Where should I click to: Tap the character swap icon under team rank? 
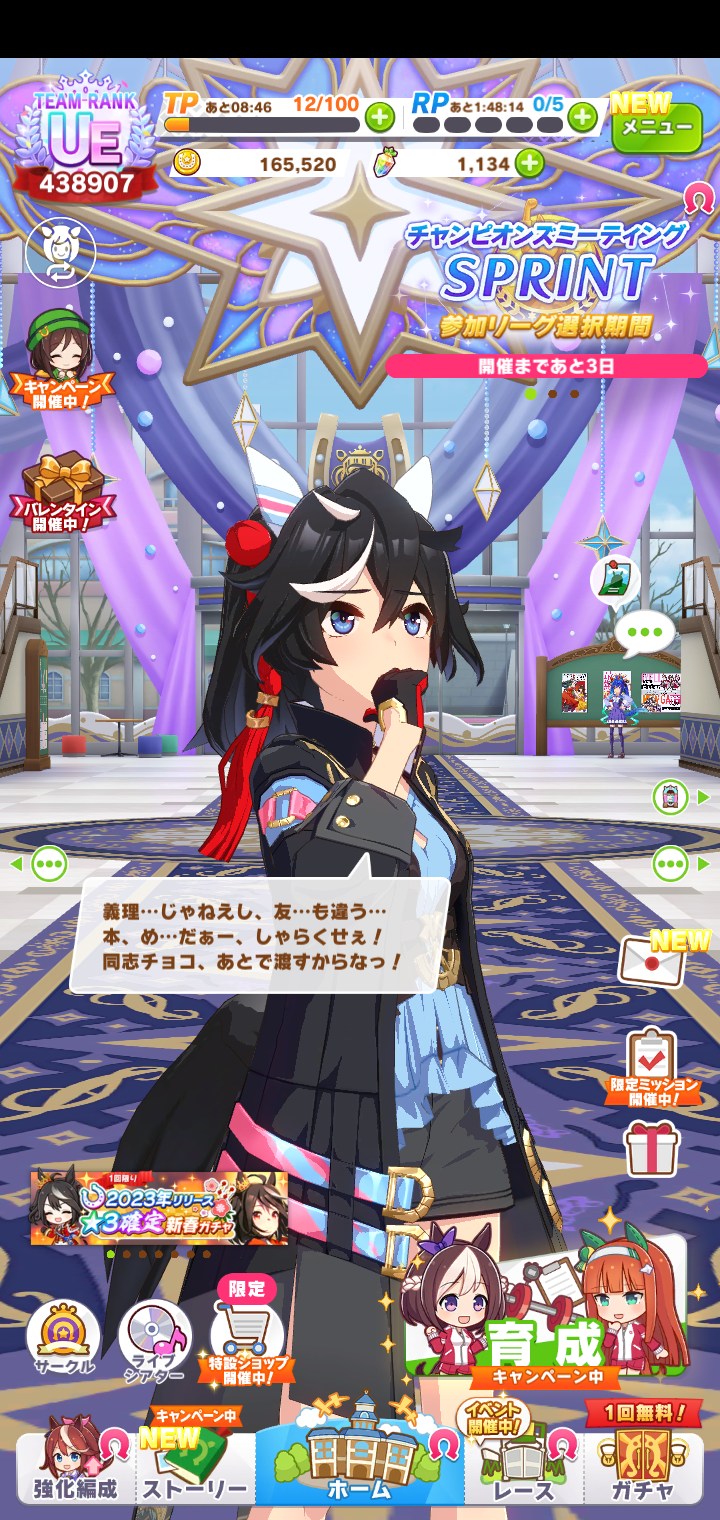tap(60, 251)
